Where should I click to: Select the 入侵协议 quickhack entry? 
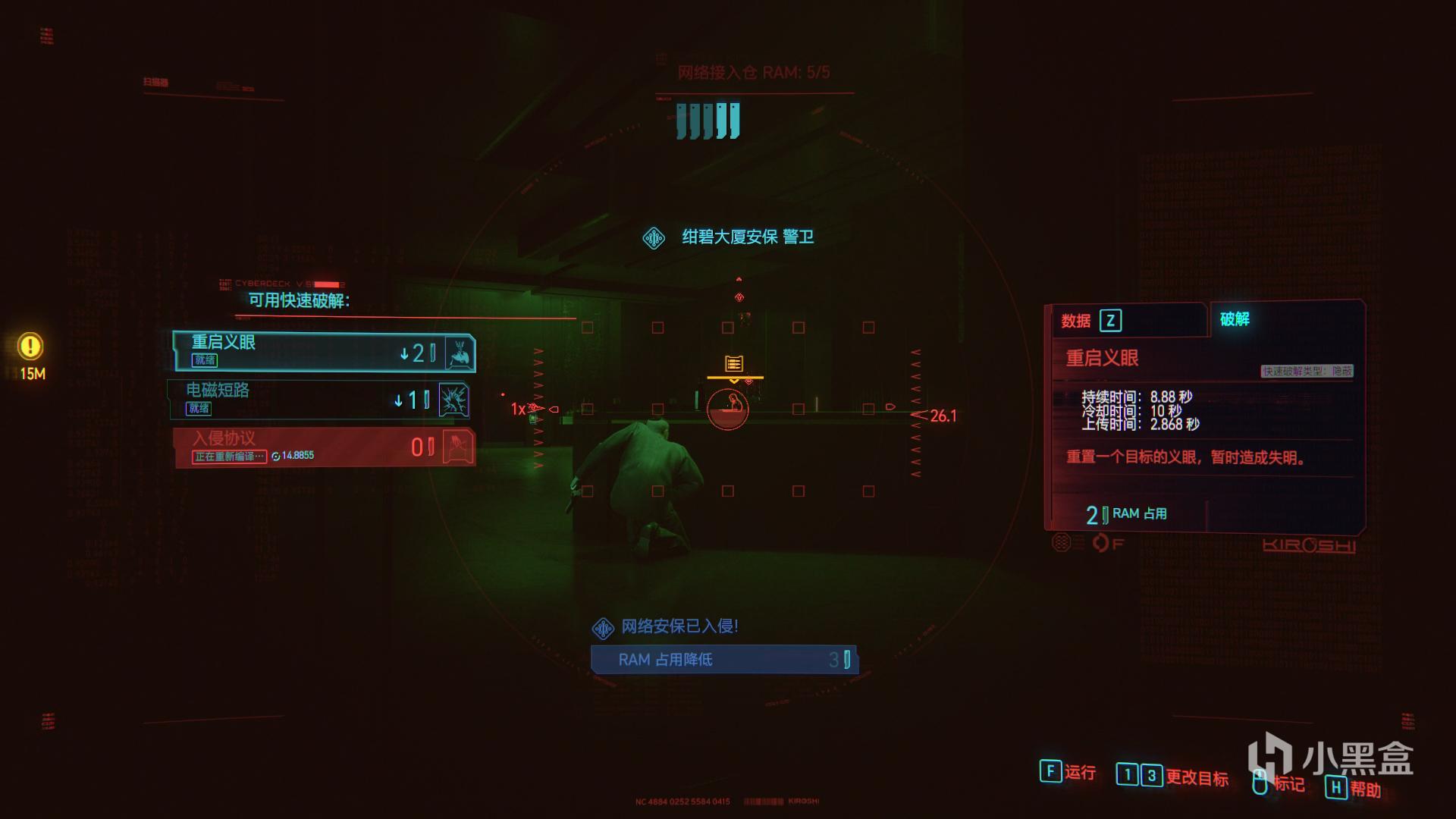pyautogui.click(x=324, y=447)
